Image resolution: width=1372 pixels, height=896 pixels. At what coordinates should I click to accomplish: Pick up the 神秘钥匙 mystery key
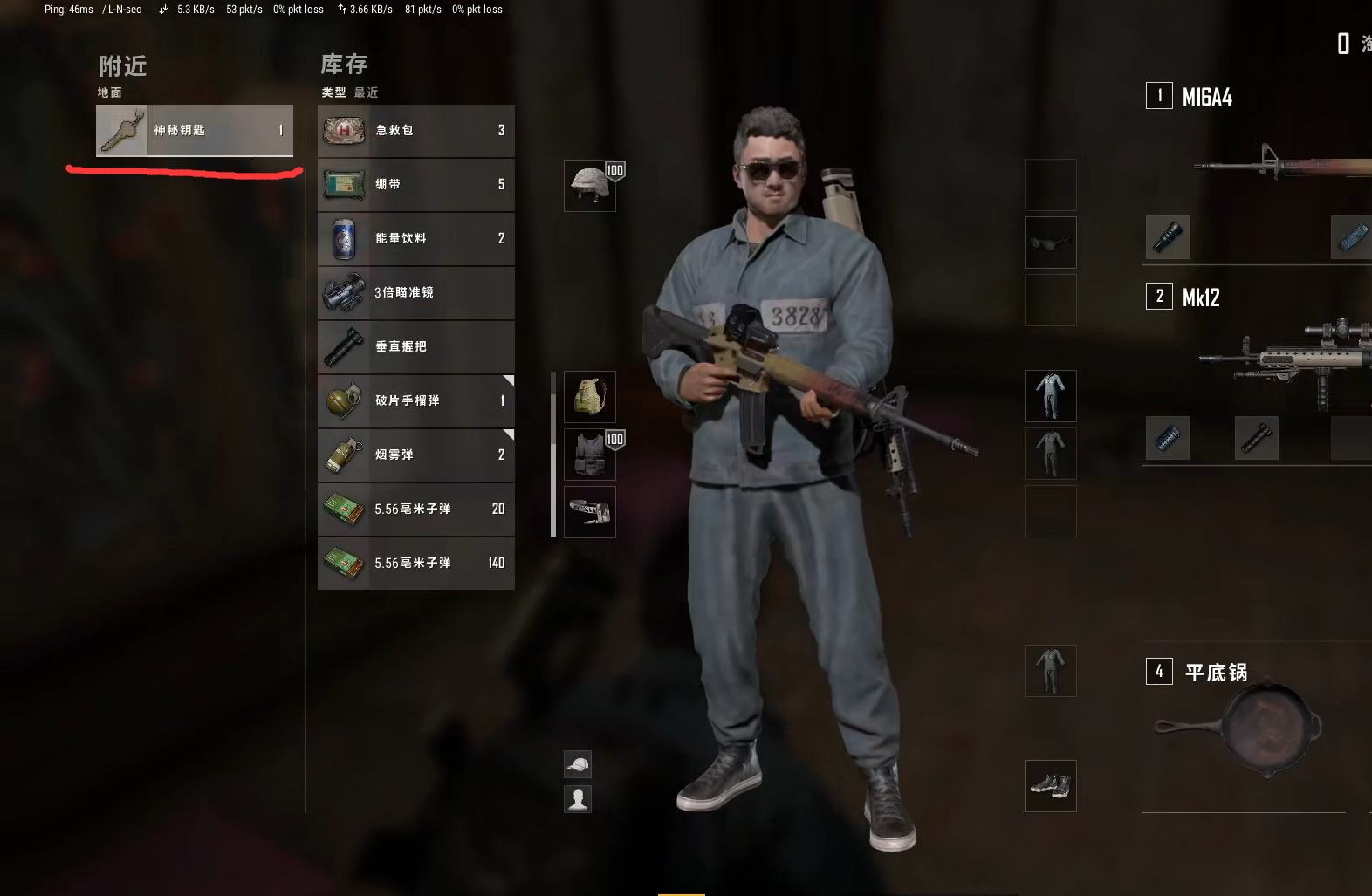coord(194,130)
